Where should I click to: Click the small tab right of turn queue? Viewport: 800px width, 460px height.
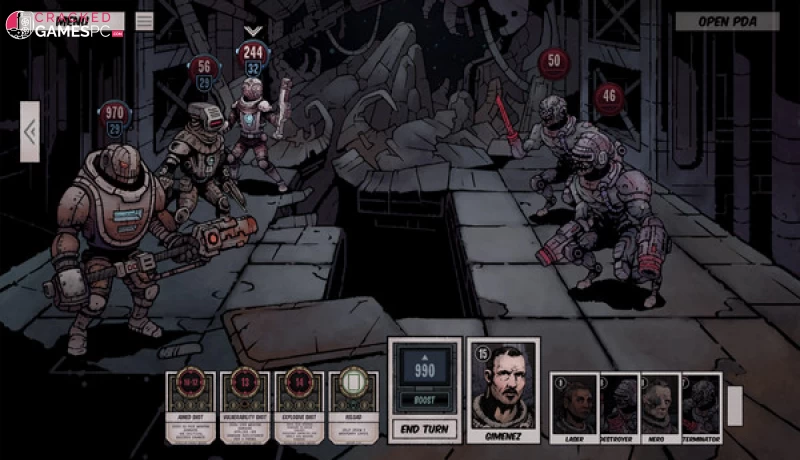click(x=735, y=405)
